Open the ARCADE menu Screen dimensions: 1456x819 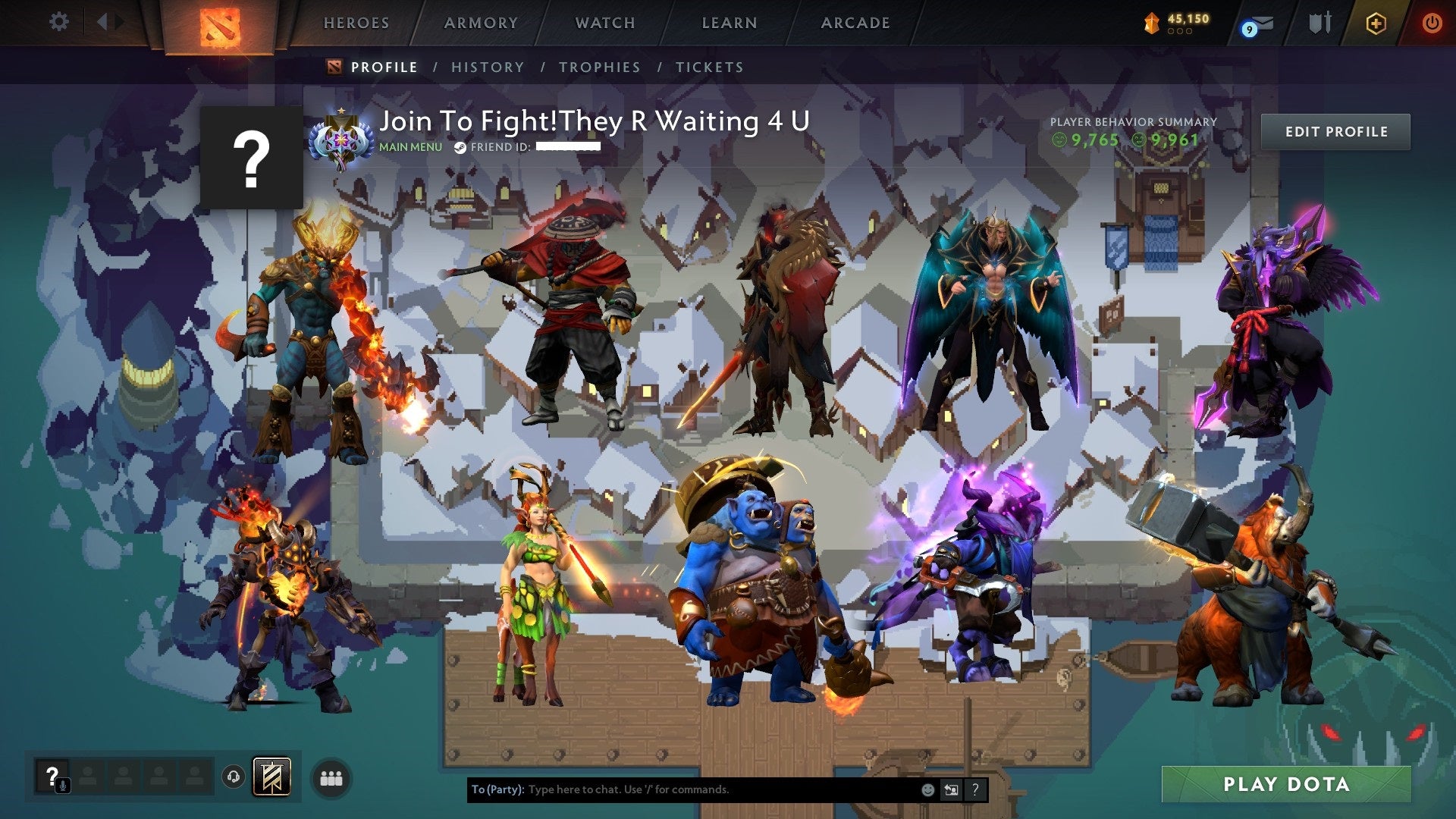coord(855,23)
